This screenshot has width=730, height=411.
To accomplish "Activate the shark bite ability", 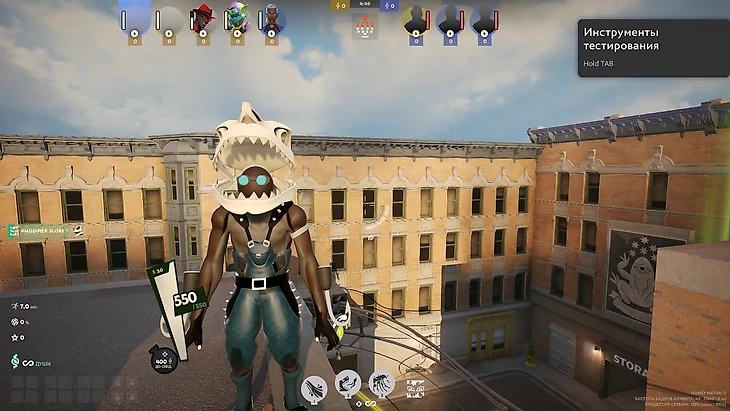I will pos(348,382).
